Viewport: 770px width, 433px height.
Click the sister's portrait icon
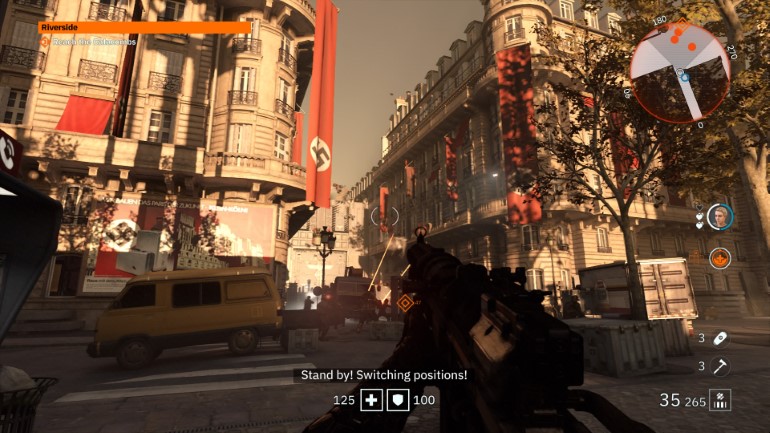(719, 216)
